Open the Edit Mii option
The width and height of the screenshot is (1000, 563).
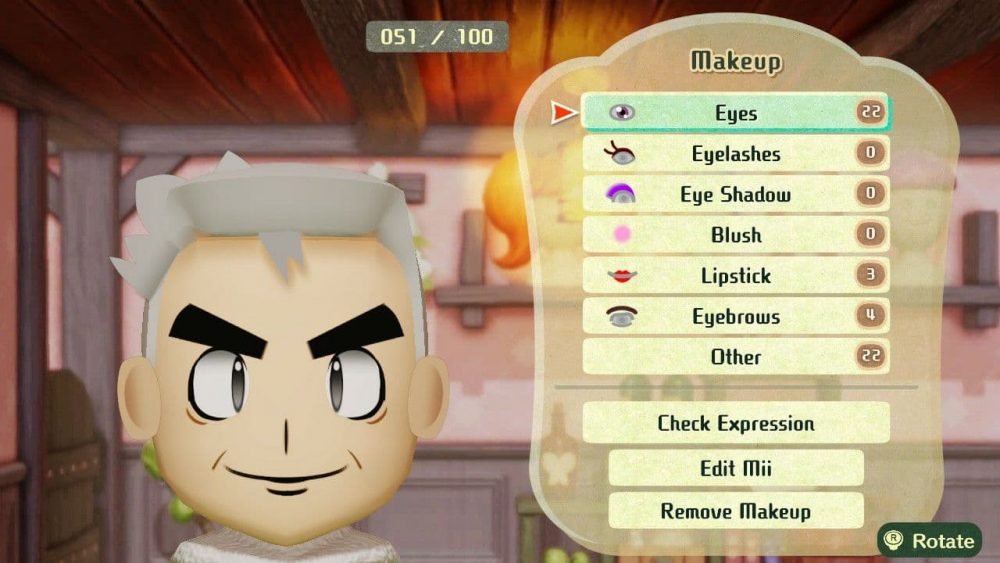coord(735,468)
